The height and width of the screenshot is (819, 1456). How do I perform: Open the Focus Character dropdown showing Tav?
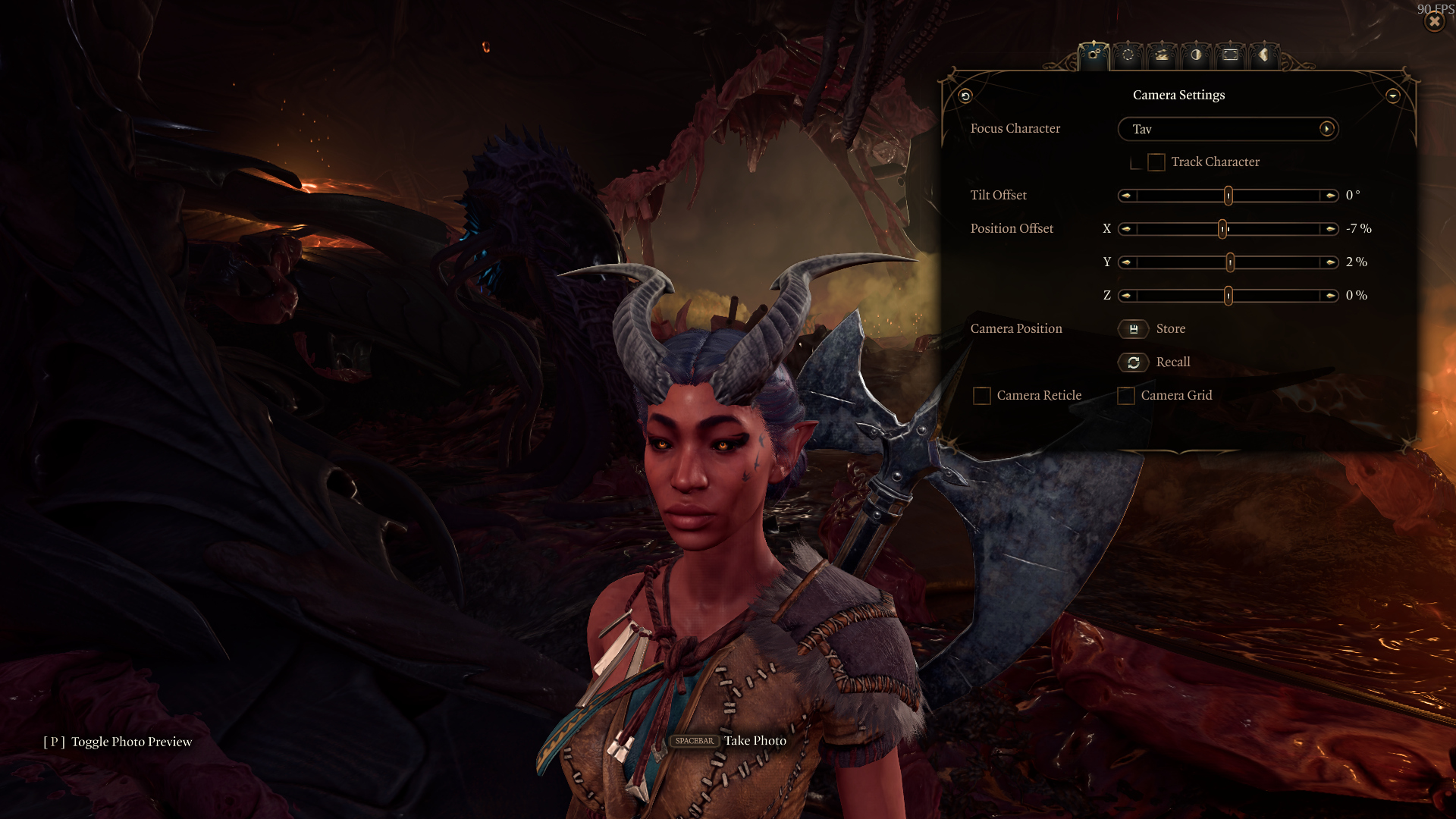(1228, 129)
